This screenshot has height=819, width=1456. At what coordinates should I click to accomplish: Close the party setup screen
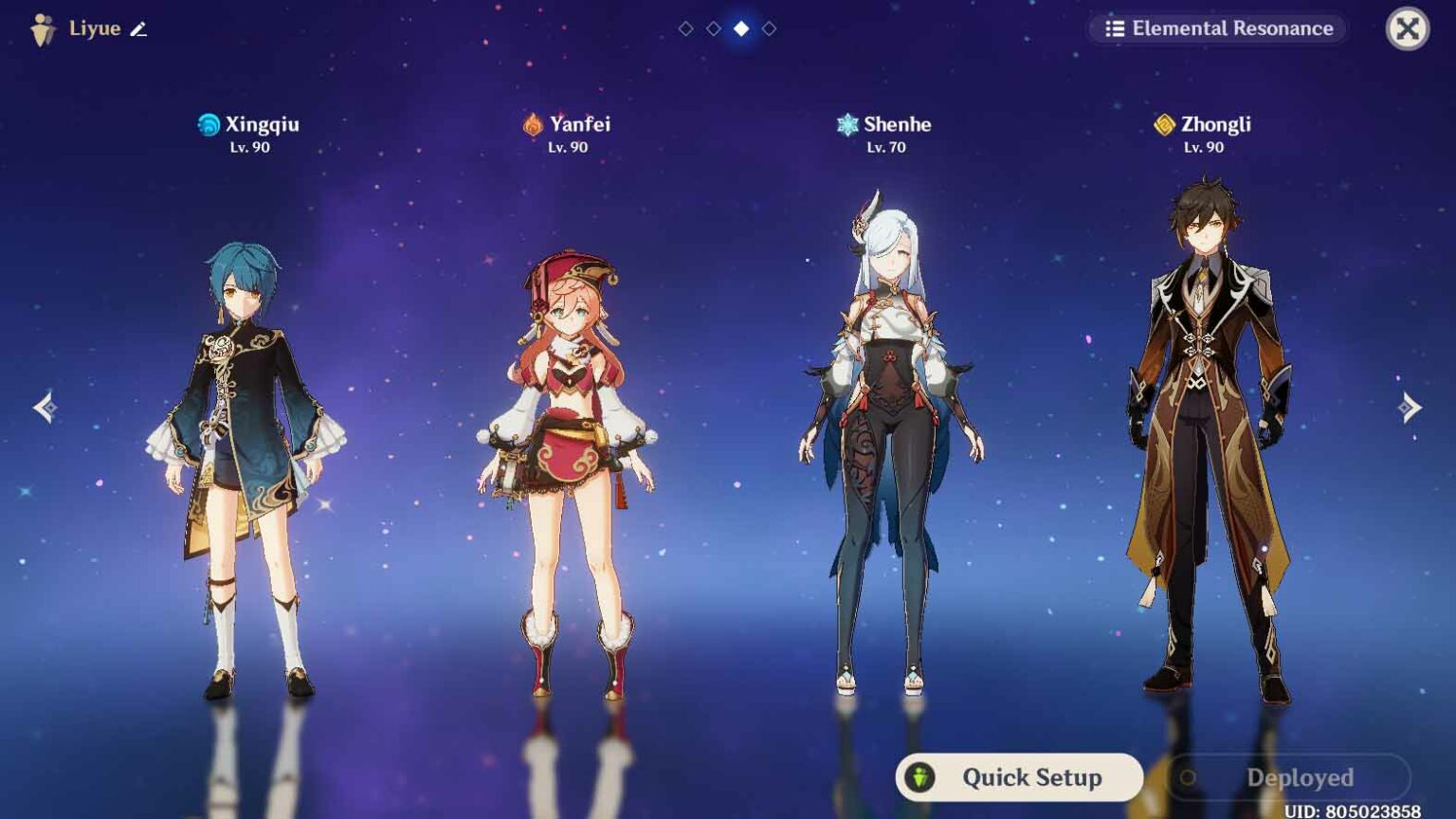[1407, 28]
